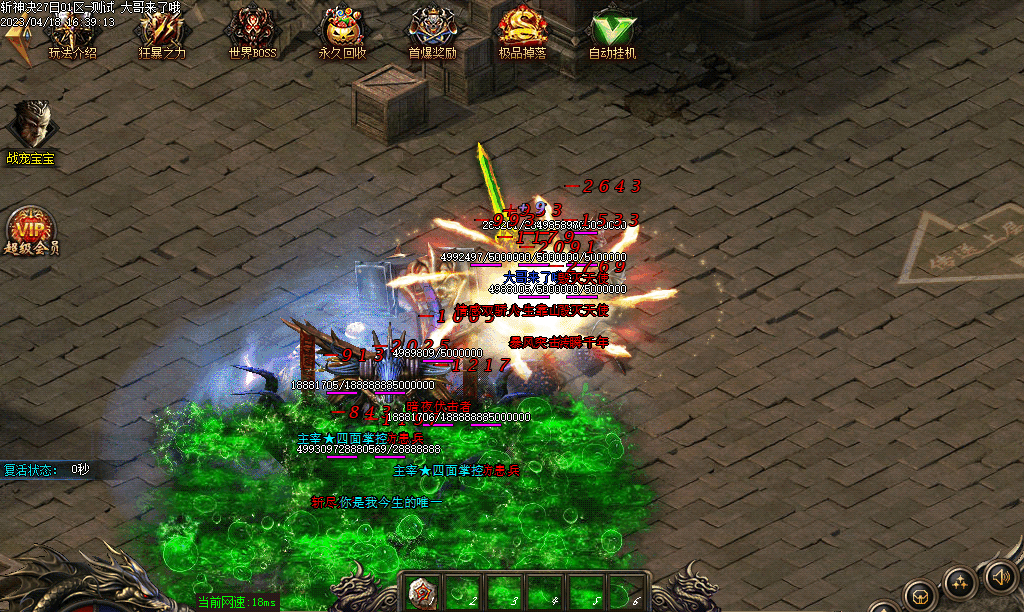Click the round sparkle stars button
Screen dimensions: 1024x612
(959, 584)
